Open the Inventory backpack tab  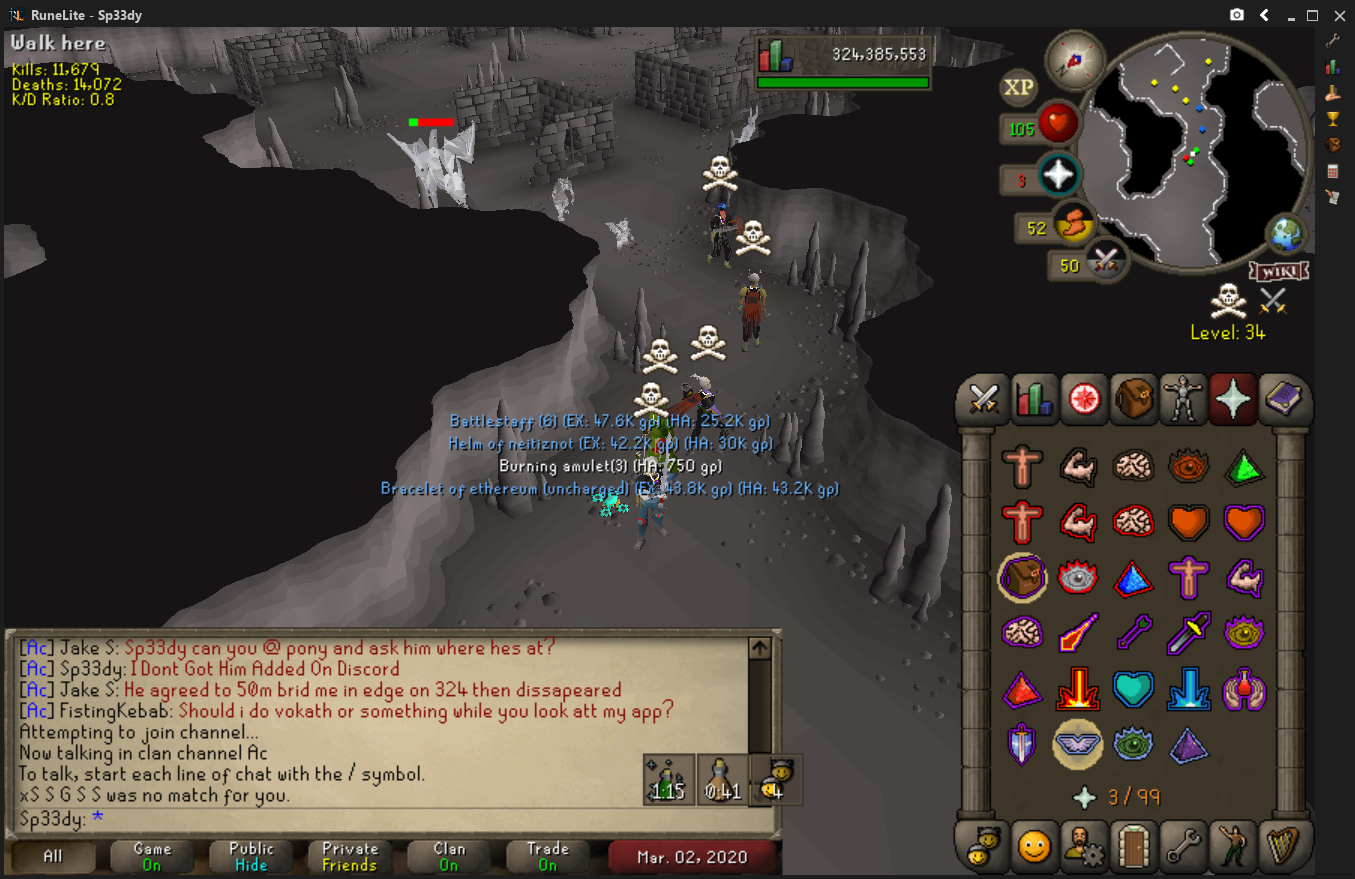pyautogui.click(x=1134, y=400)
